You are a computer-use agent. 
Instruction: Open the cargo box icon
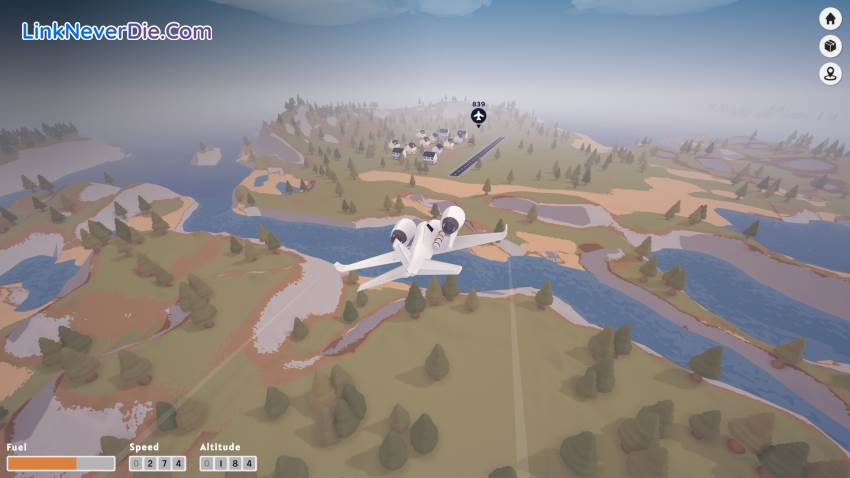click(x=830, y=46)
